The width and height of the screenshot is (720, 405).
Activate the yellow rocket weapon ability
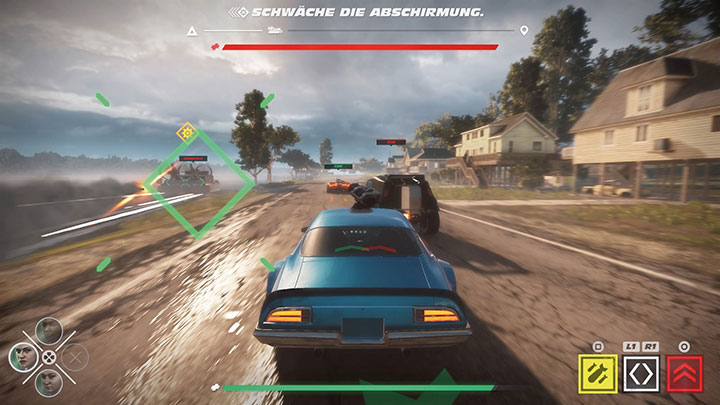598,375
